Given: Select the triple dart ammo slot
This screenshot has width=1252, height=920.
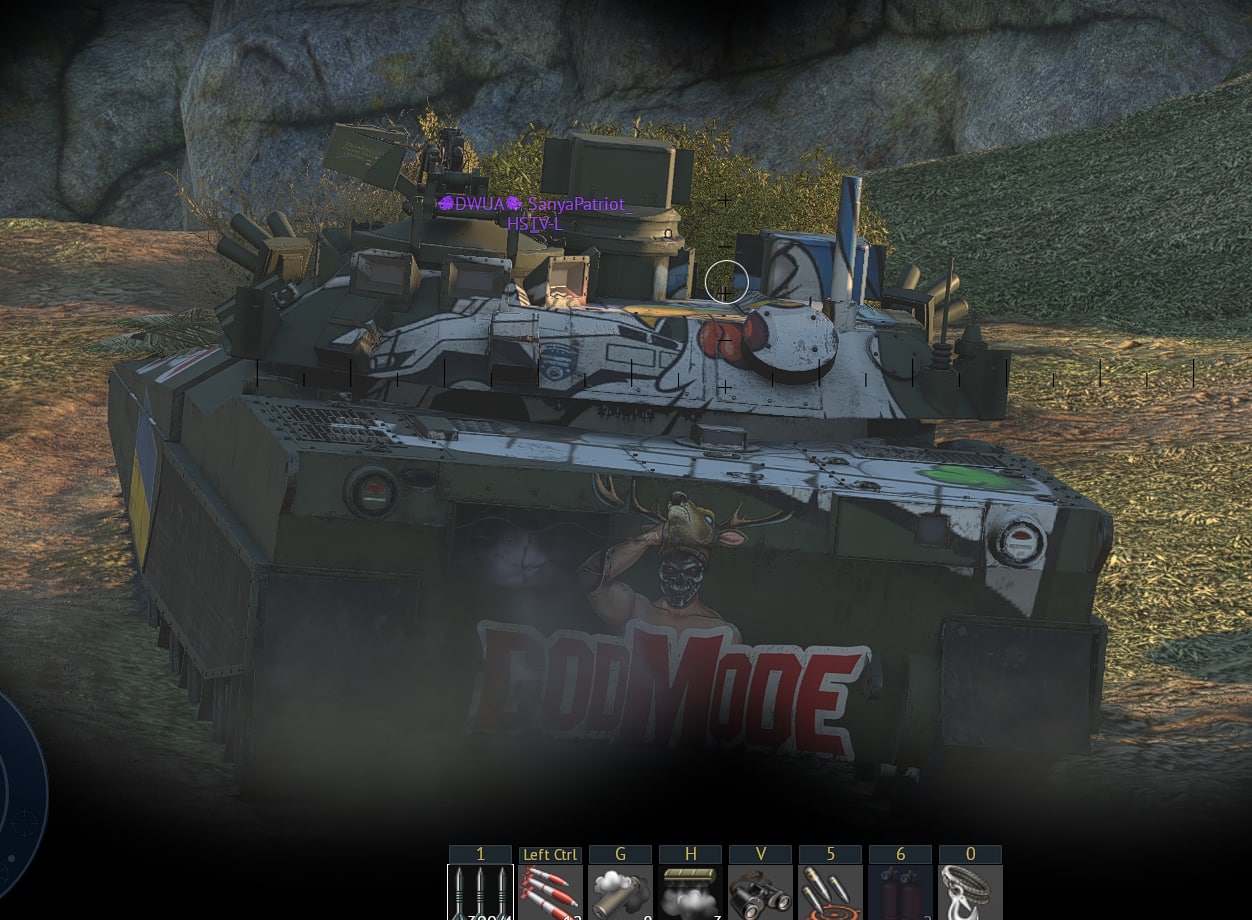Looking at the screenshot, I should pyautogui.click(x=480, y=892).
